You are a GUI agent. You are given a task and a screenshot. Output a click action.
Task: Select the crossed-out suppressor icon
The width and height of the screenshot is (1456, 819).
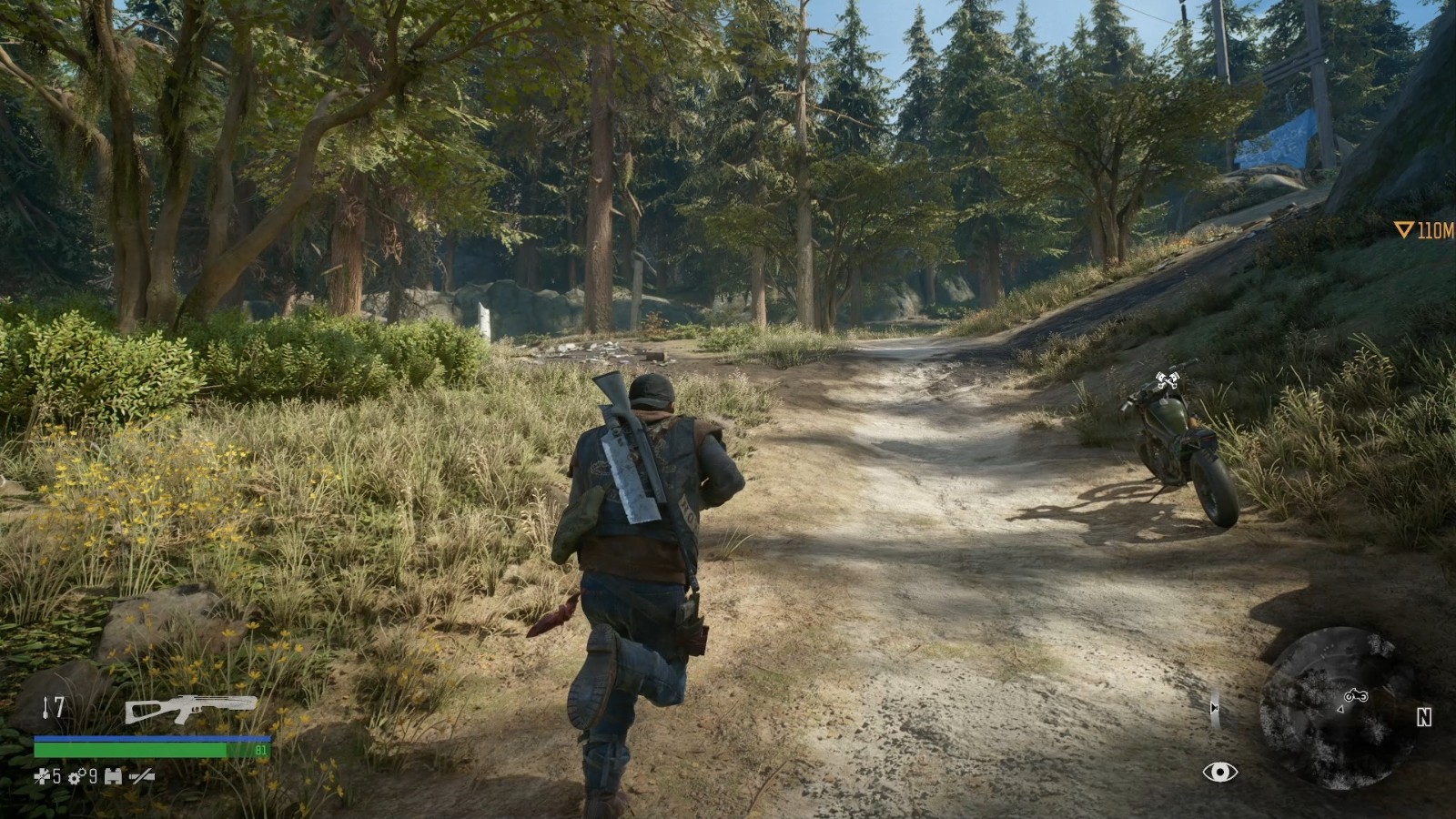tap(141, 776)
